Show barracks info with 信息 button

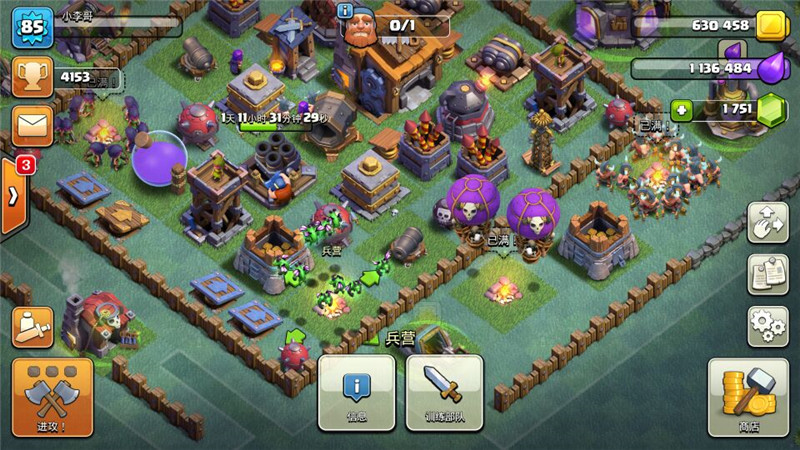tap(357, 393)
